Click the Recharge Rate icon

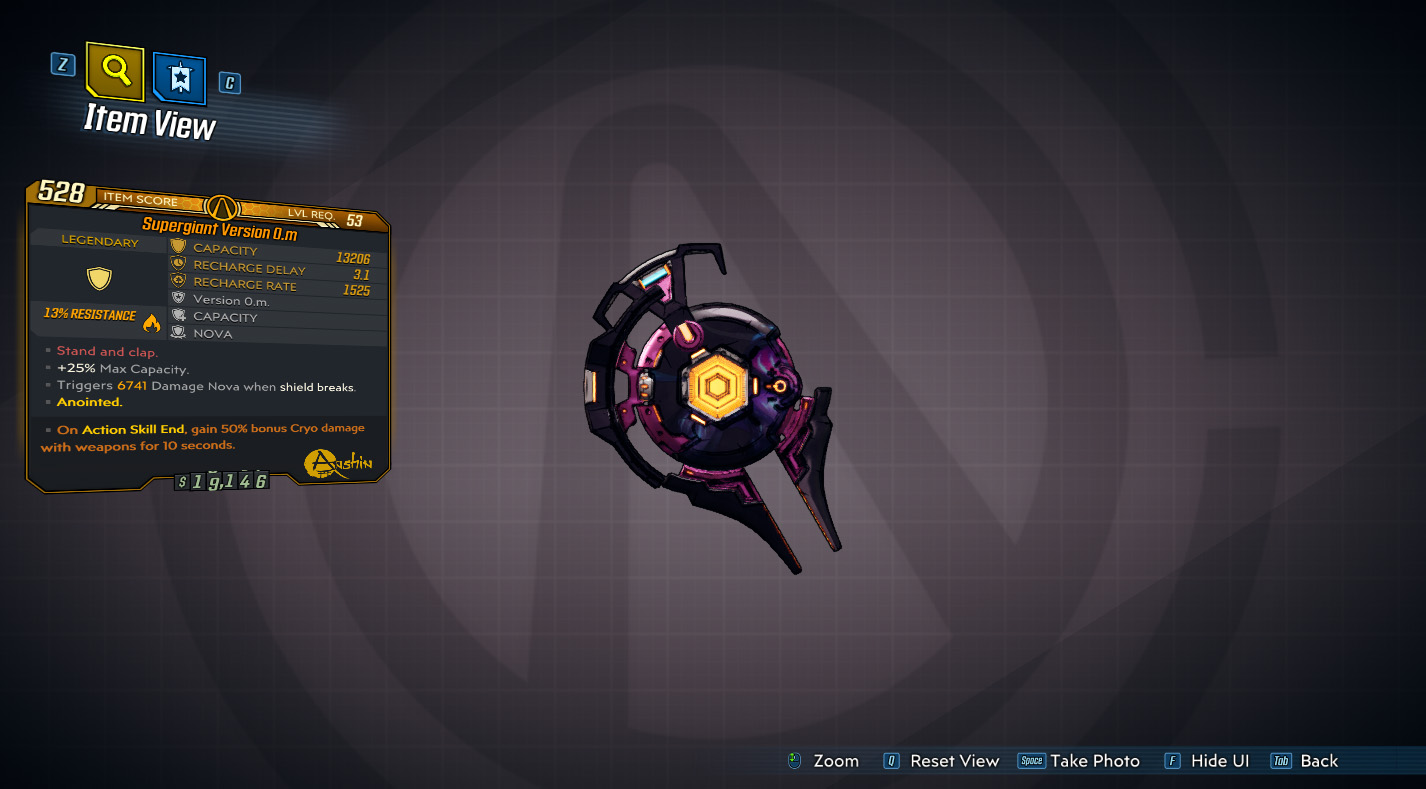tap(177, 280)
